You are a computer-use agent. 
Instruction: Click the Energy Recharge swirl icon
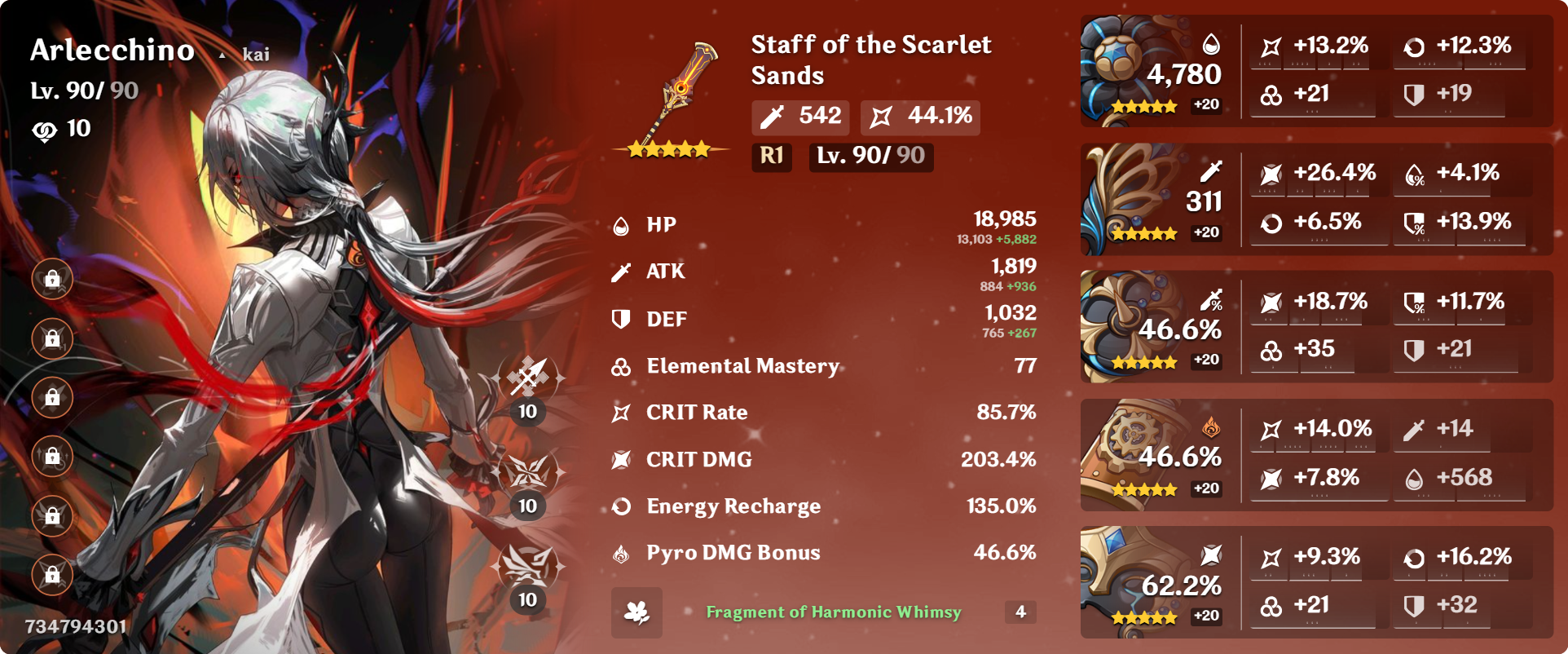621,506
